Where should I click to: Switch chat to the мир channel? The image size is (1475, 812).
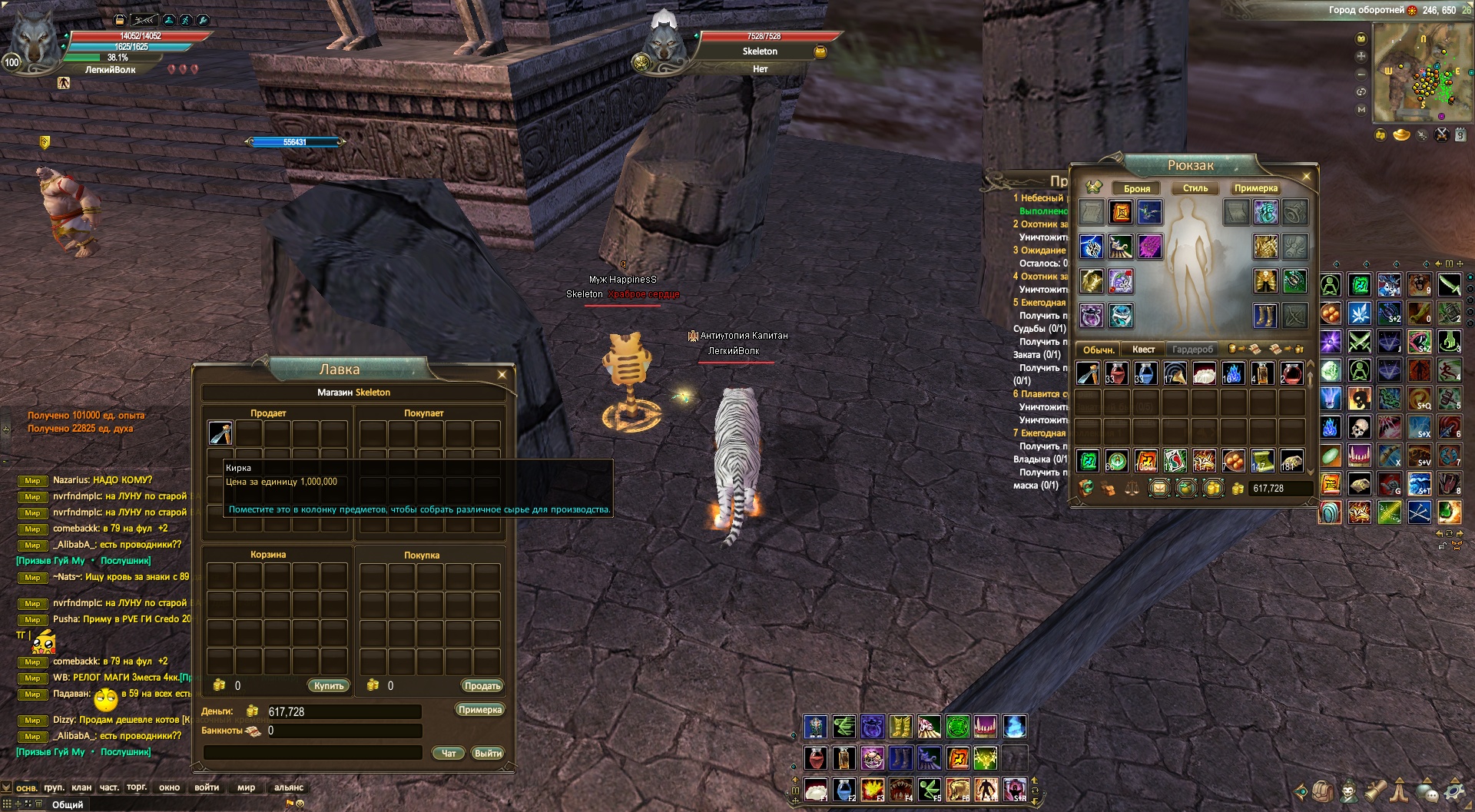coord(246,787)
